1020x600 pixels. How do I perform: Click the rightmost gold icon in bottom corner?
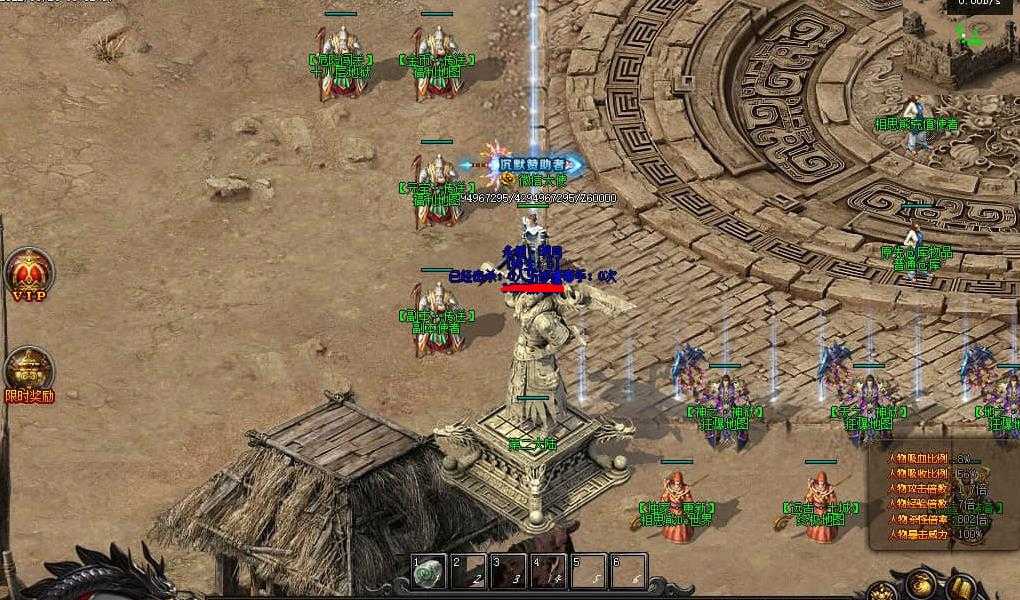(962, 587)
